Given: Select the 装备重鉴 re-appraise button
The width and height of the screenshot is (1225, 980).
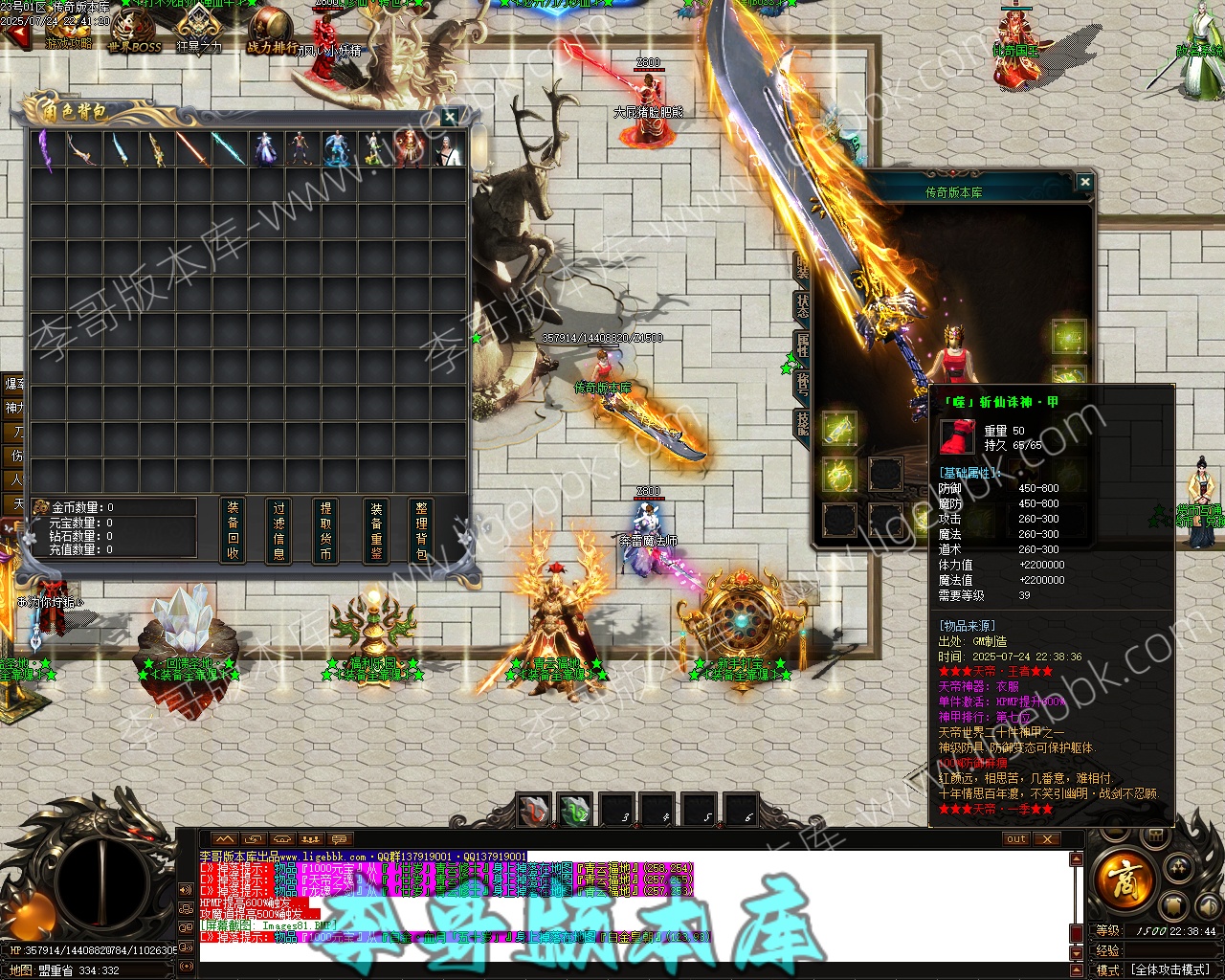Looking at the screenshot, I should coord(375,530).
